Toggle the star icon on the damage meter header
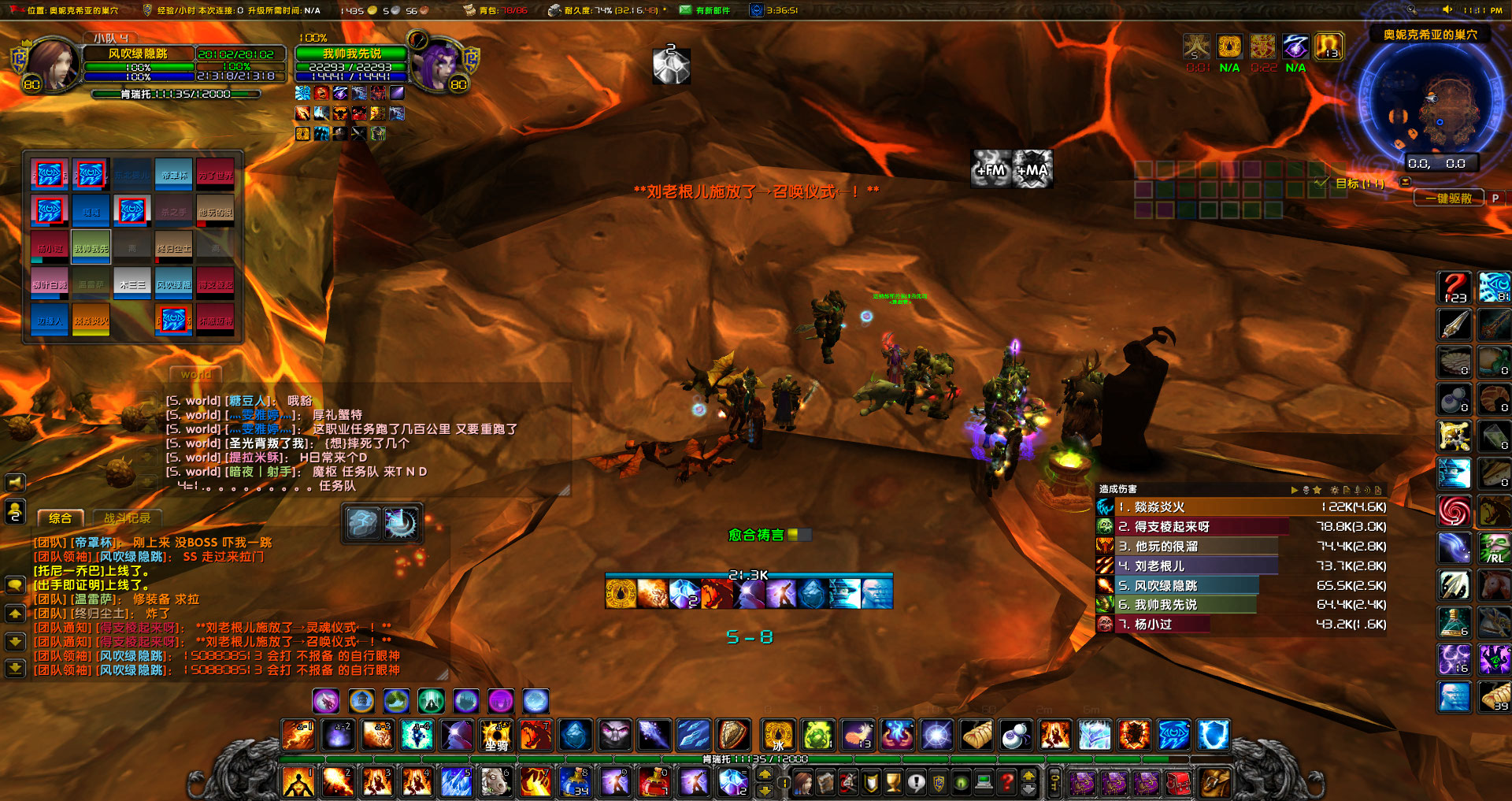1512x801 pixels. [x=1317, y=489]
